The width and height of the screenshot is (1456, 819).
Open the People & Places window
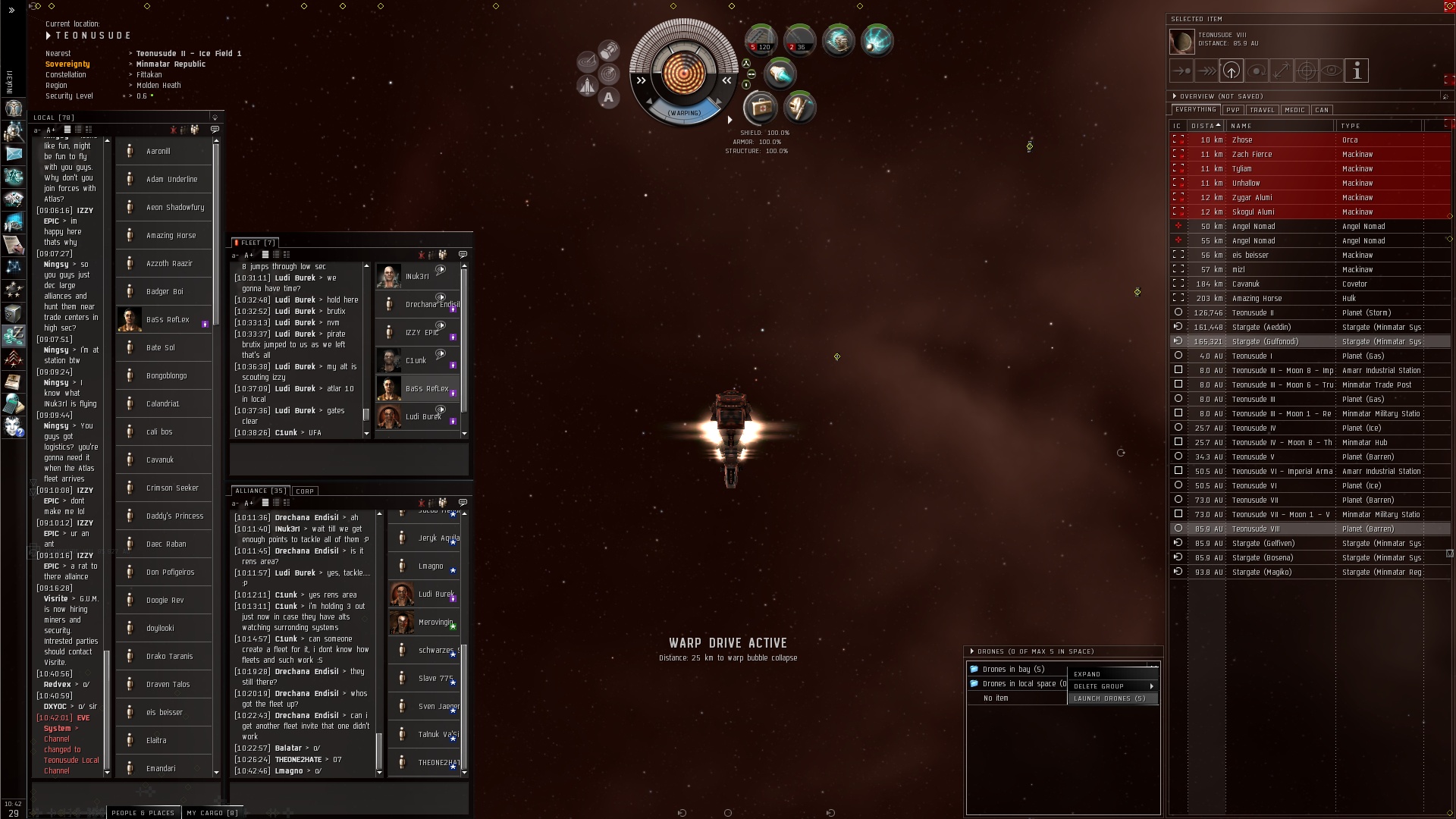click(x=143, y=813)
